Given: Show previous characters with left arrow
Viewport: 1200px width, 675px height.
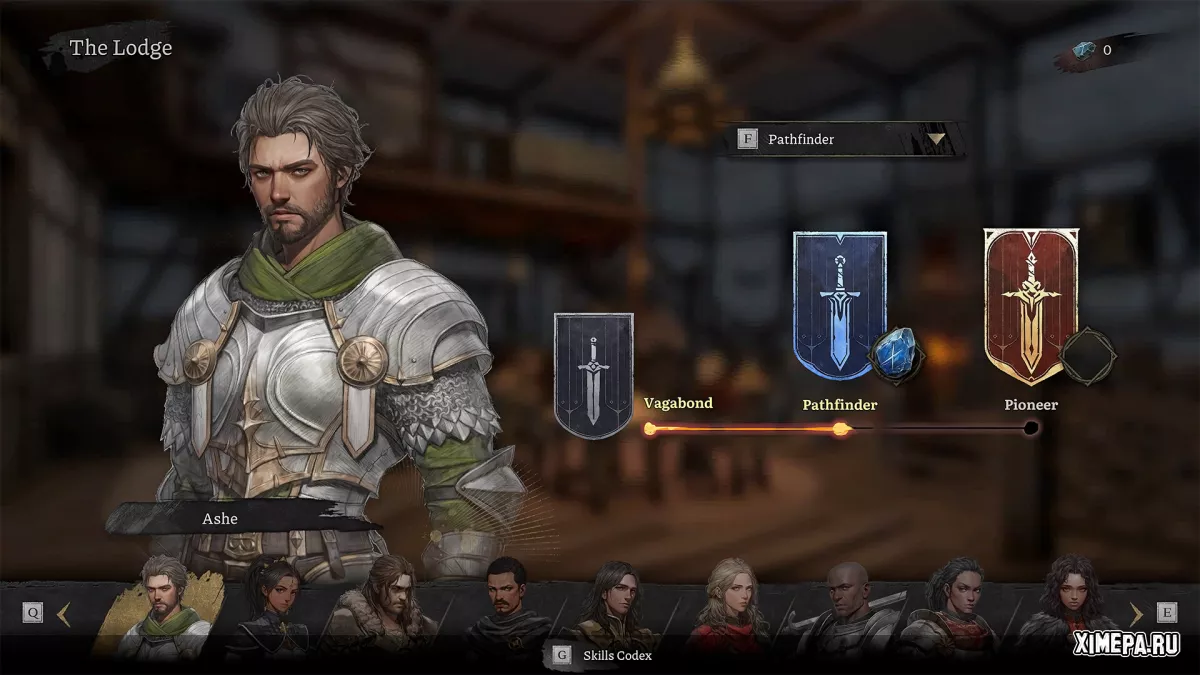Looking at the screenshot, I should pyautogui.click(x=64, y=614).
